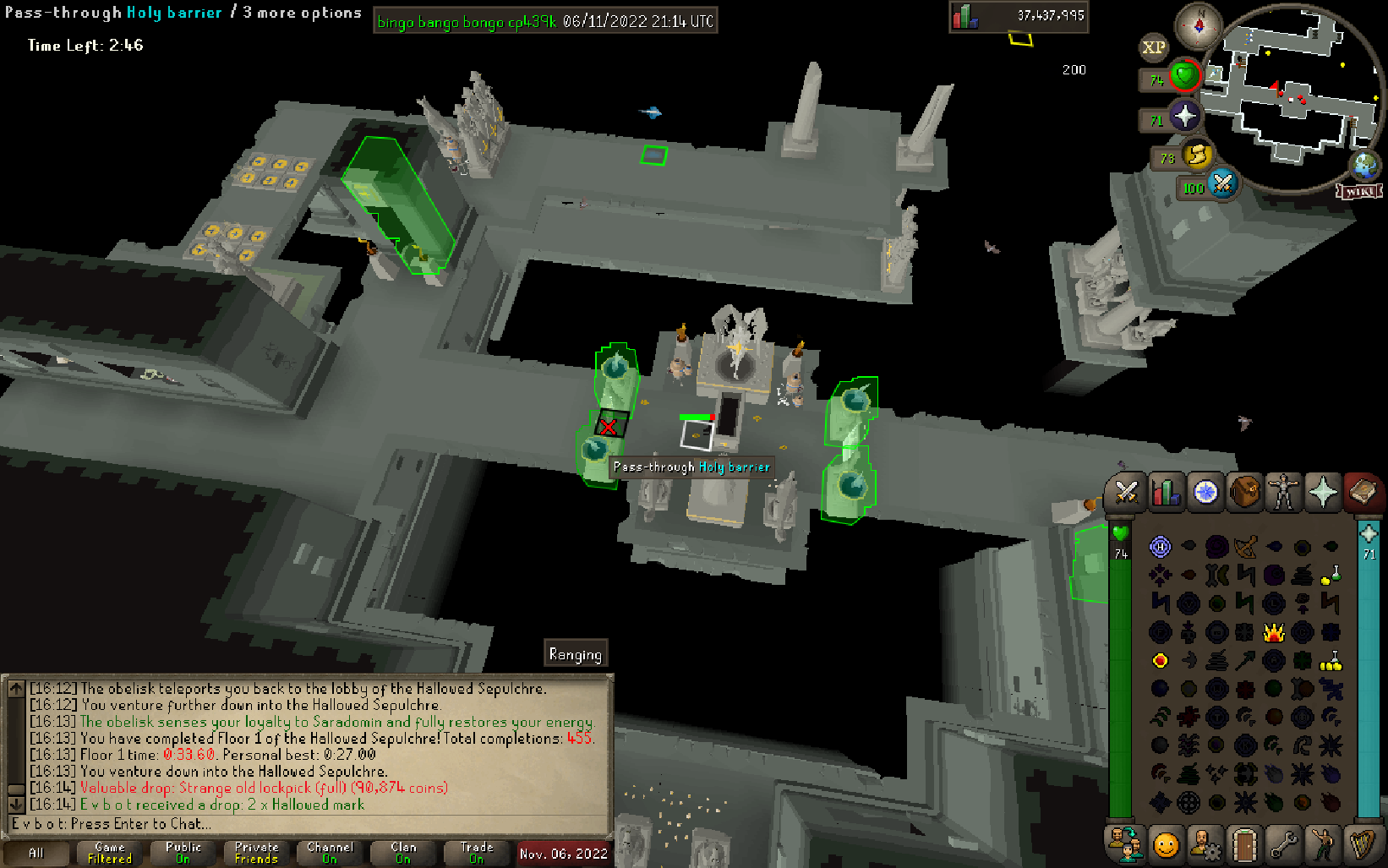Toggle the XP drops orb

pos(1153,47)
